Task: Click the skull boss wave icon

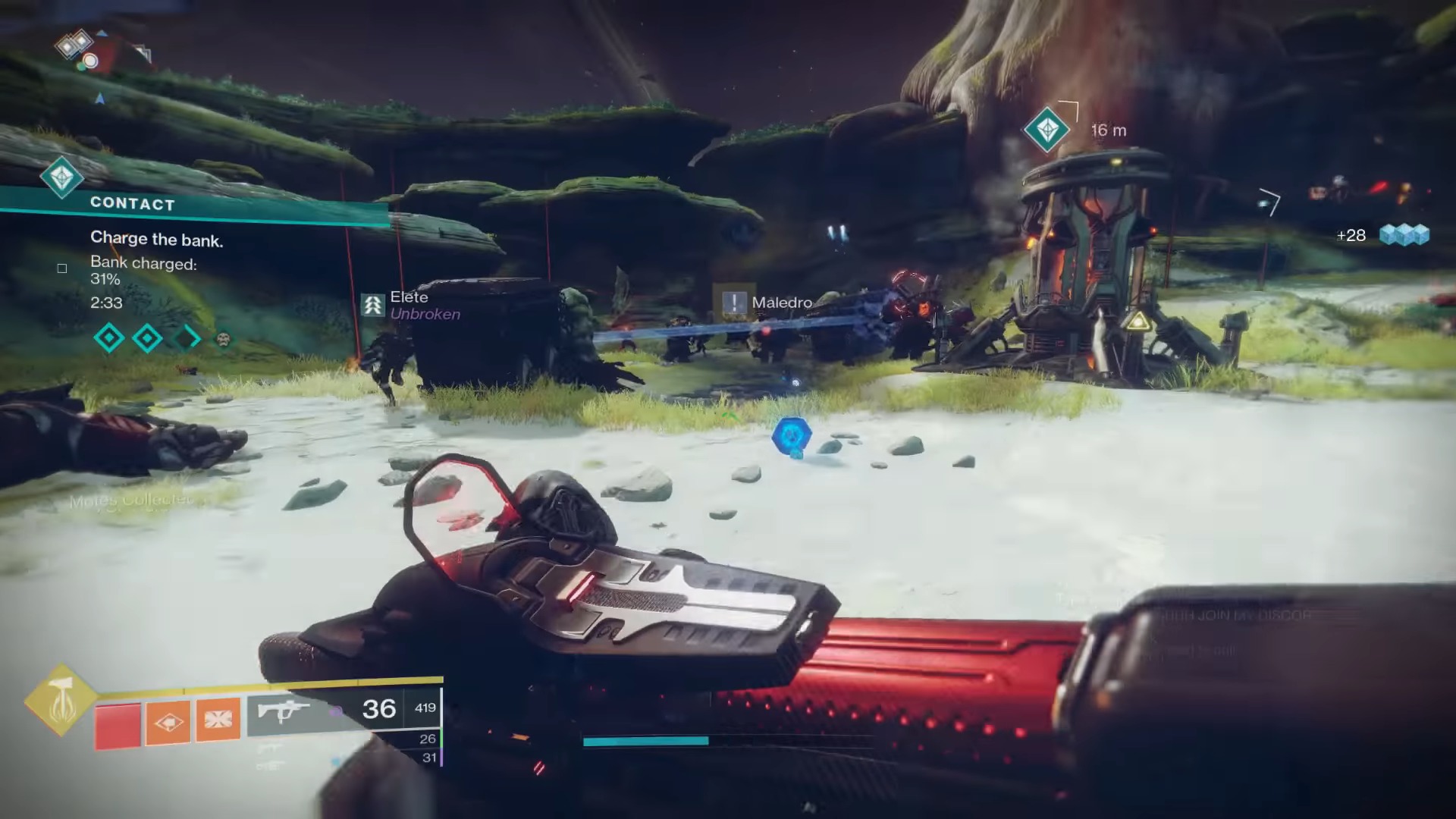Action: tap(223, 339)
